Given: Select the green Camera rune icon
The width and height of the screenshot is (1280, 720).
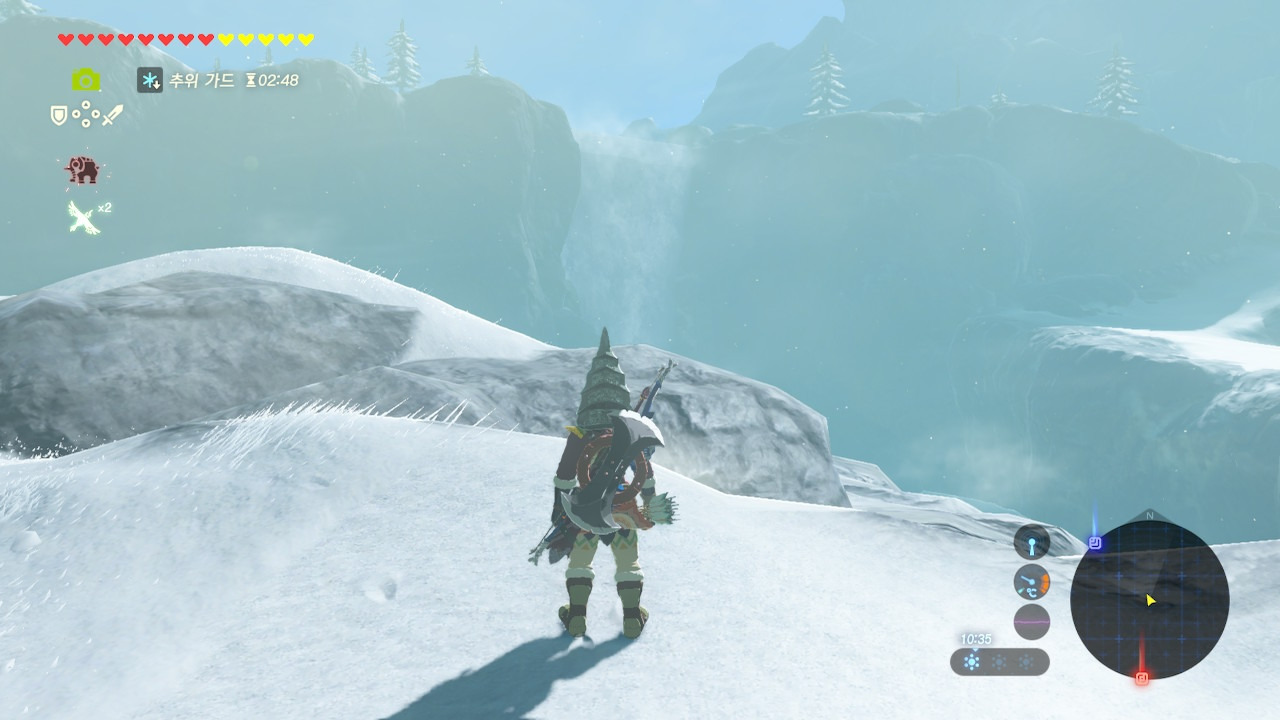Looking at the screenshot, I should pos(86,80).
